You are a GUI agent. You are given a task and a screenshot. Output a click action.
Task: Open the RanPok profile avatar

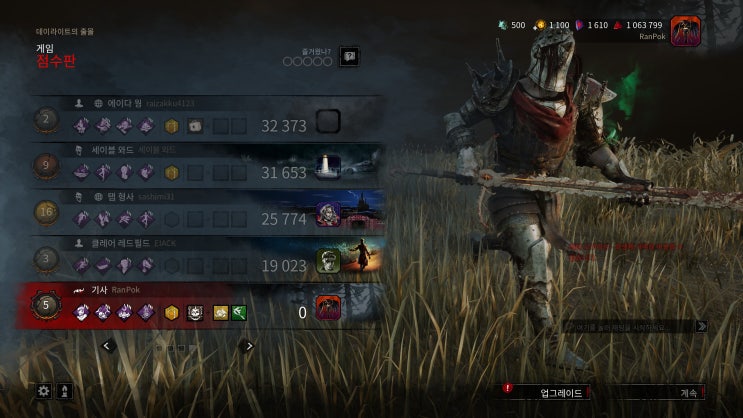coord(685,31)
